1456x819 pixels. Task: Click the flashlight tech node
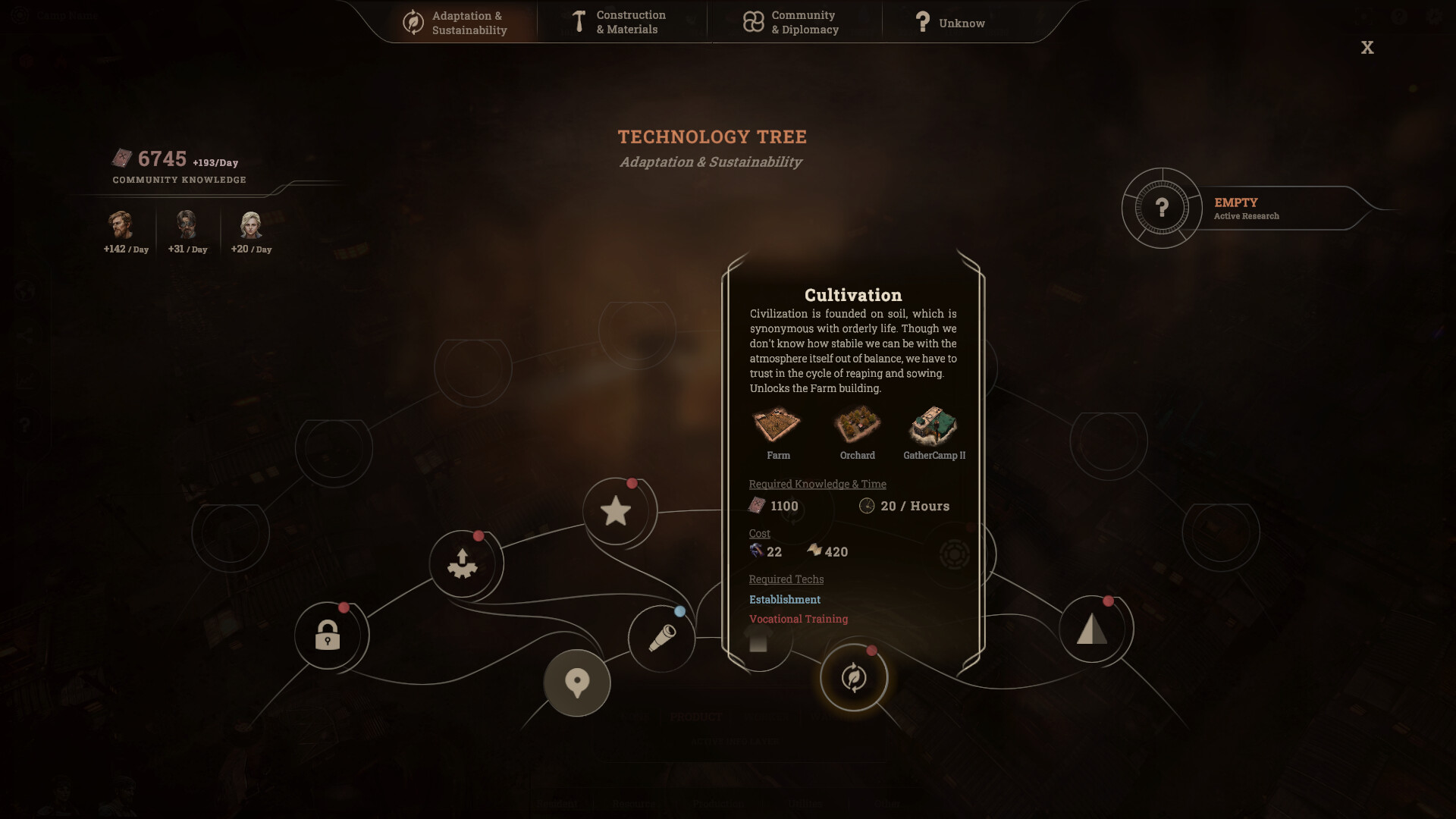(661, 639)
